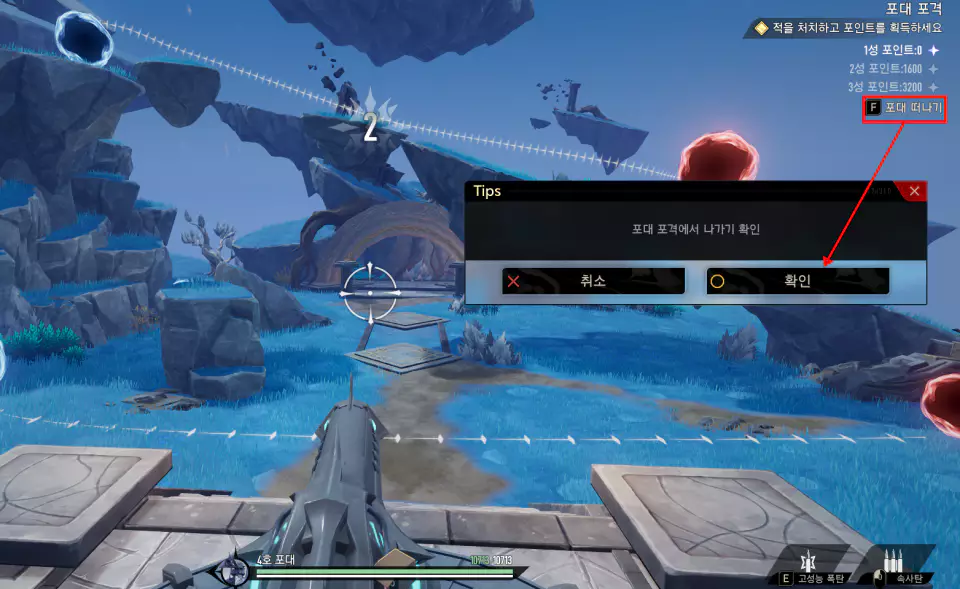Close the Tips dialog with the red X

tap(914, 191)
